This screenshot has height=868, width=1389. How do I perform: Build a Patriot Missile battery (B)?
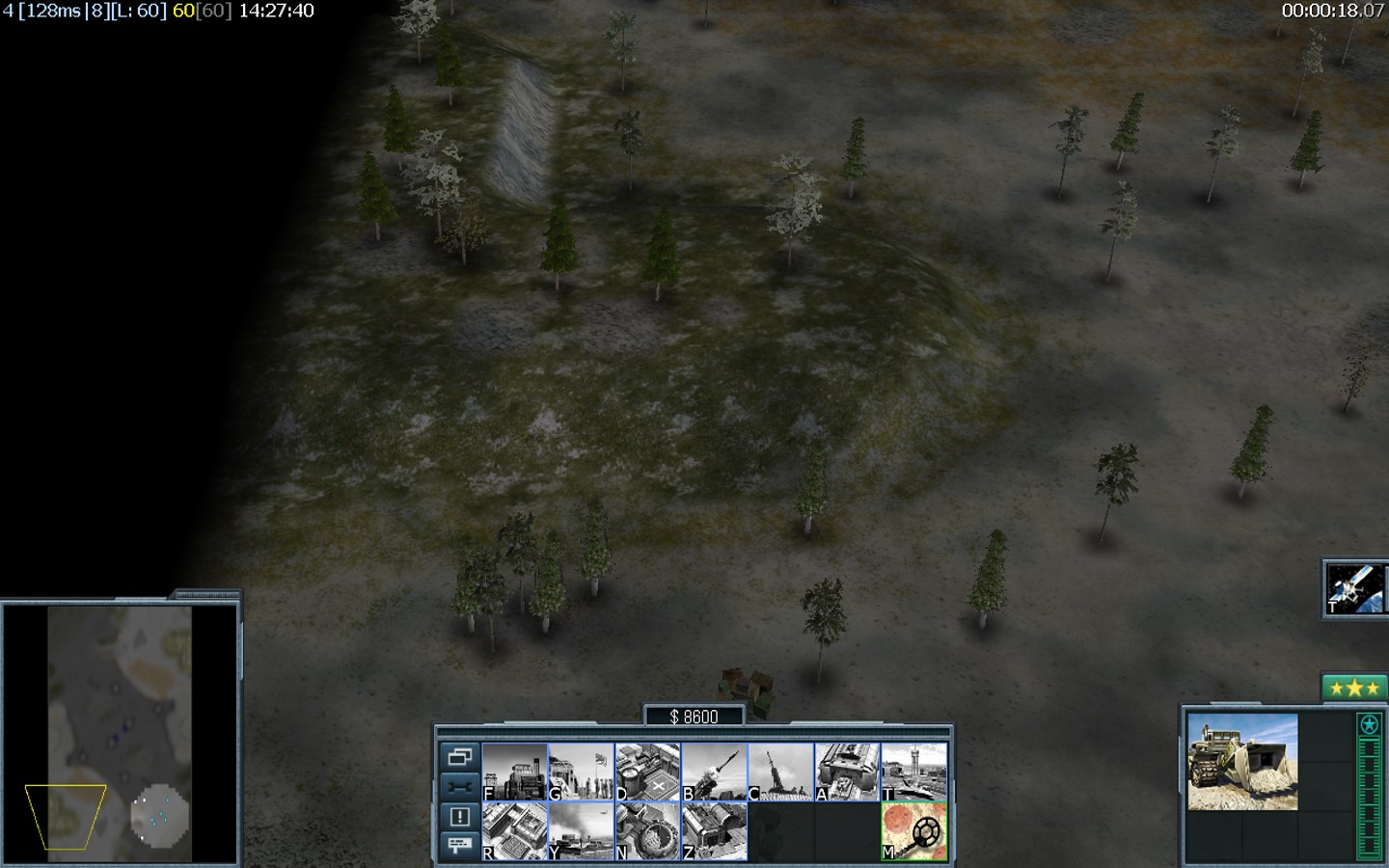tap(715, 772)
